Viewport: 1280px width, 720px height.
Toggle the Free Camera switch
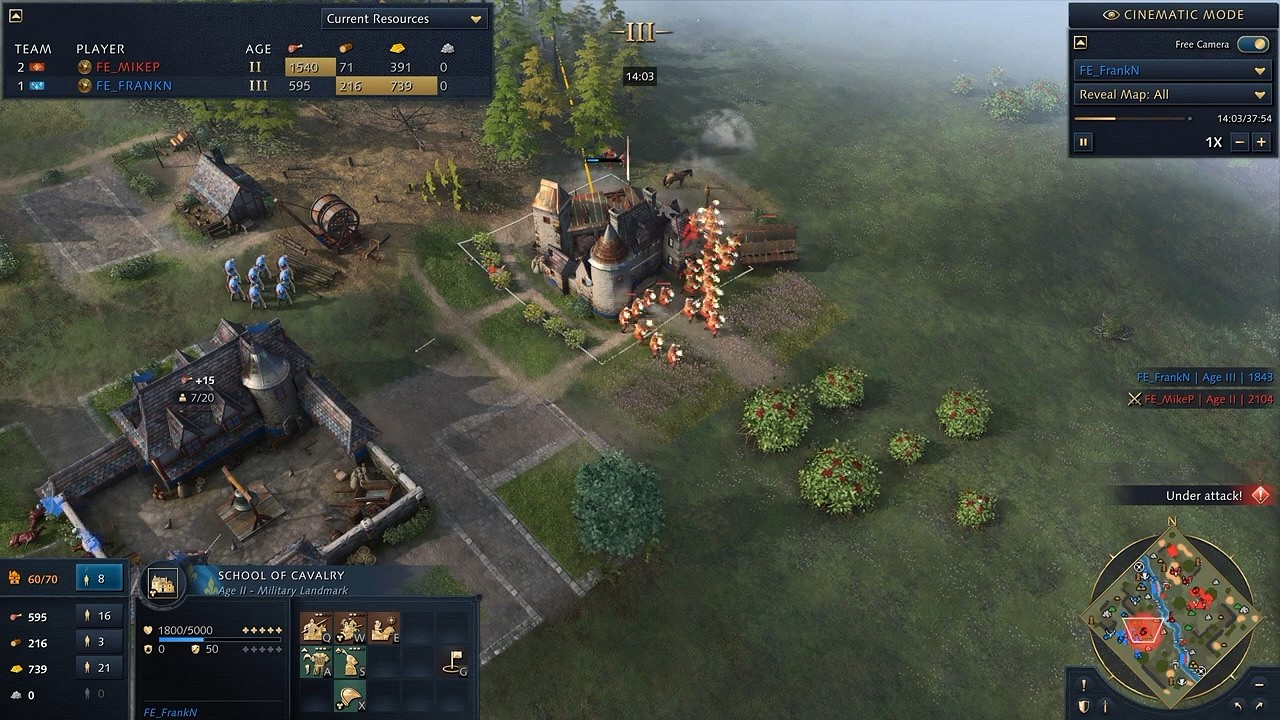pos(1252,44)
